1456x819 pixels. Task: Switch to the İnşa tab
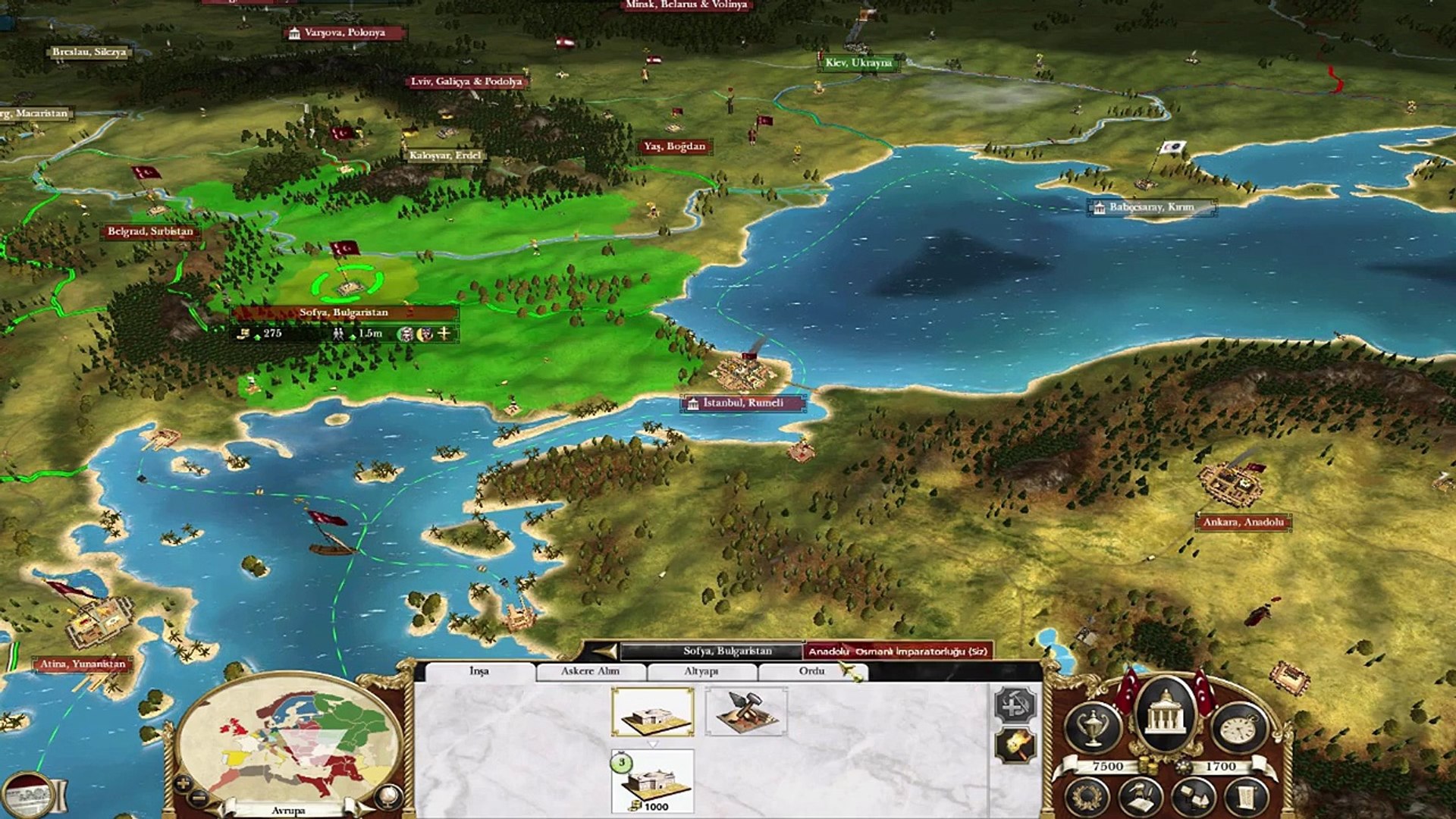coord(479,671)
